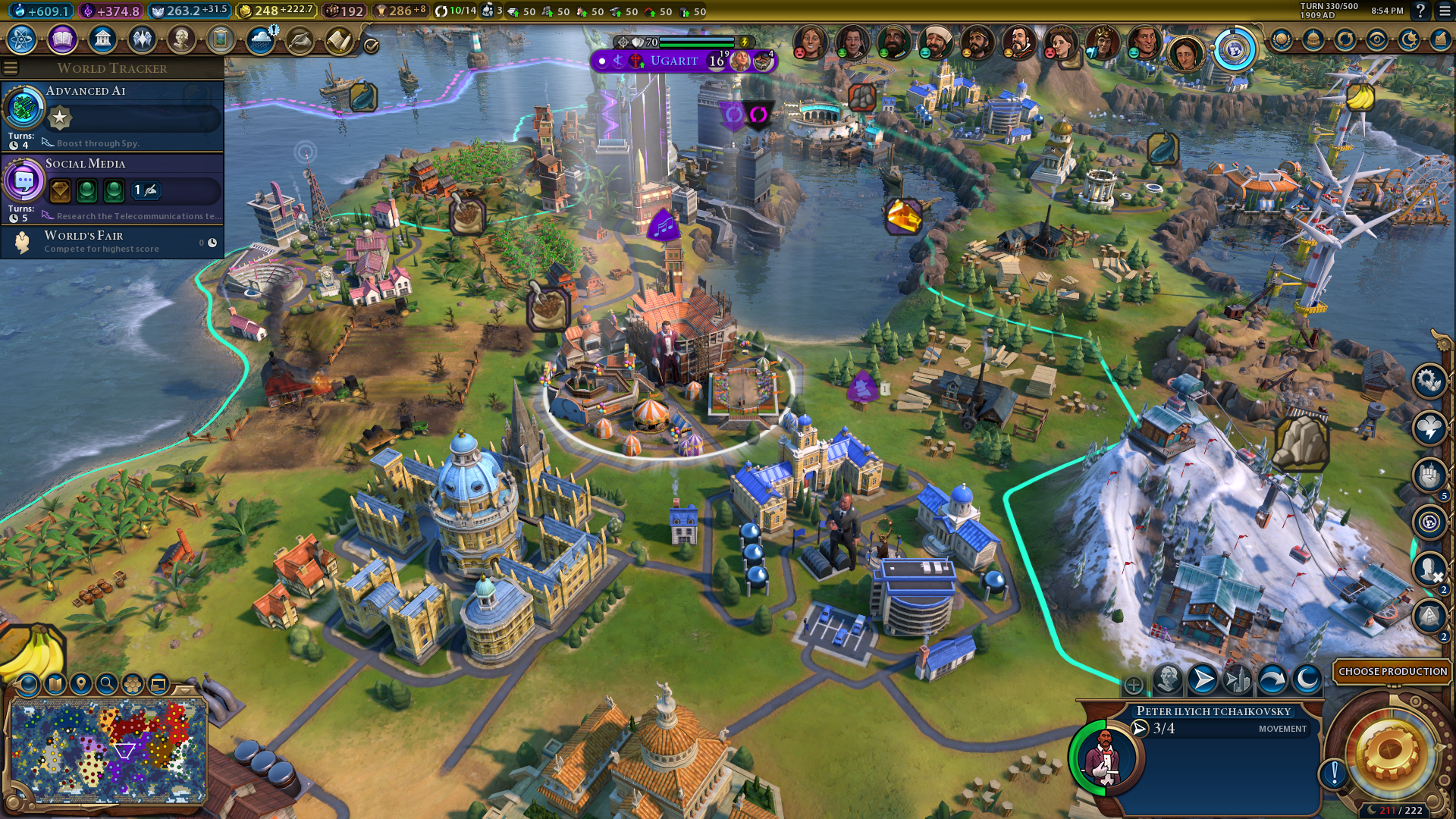Open the main game menu button

[x=1445, y=11]
